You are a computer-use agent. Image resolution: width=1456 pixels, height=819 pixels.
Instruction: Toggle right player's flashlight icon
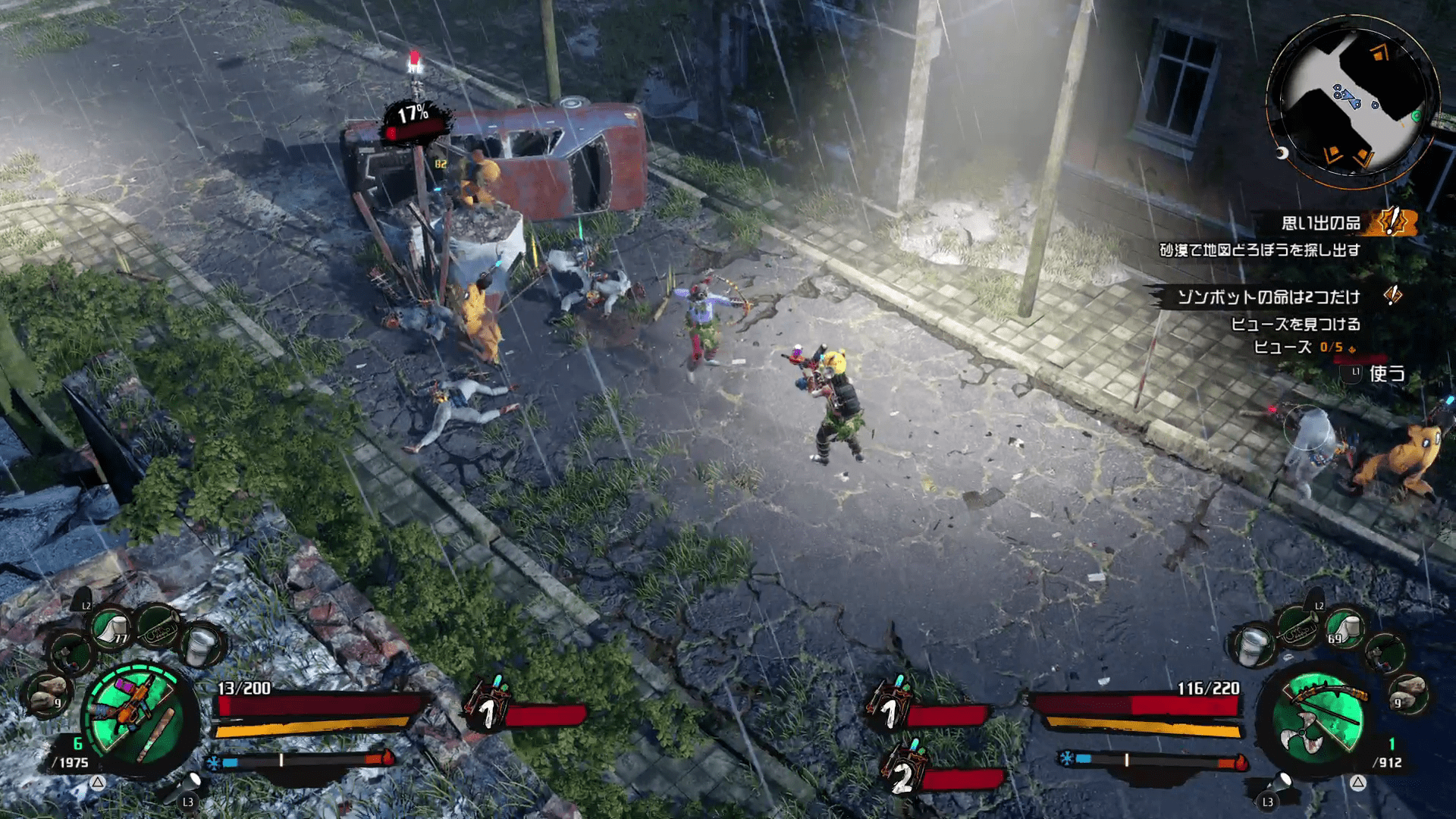(x=1281, y=783)
